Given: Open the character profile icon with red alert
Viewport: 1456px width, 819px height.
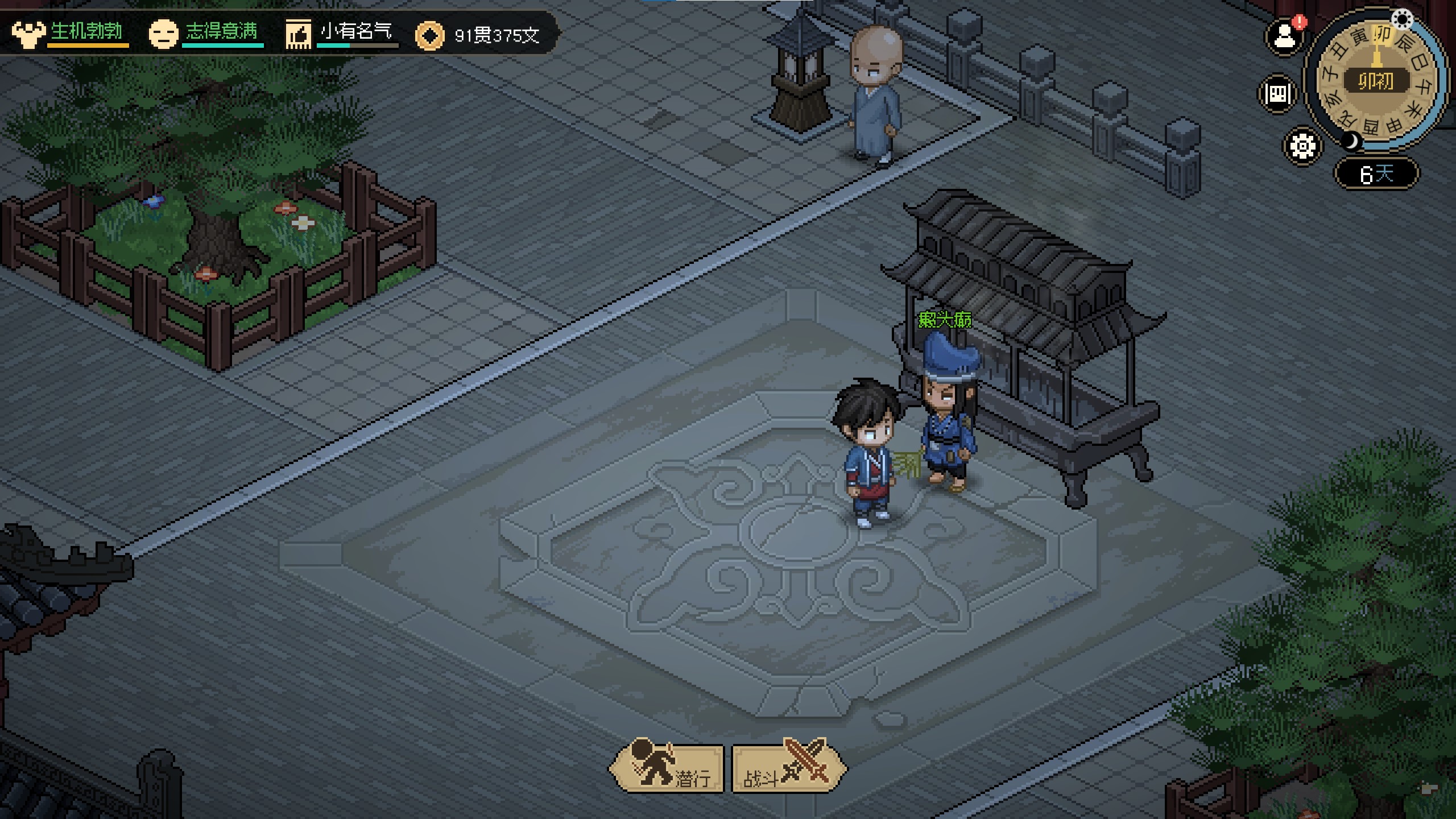Looking at the screenshot, I should point(1284,38).
